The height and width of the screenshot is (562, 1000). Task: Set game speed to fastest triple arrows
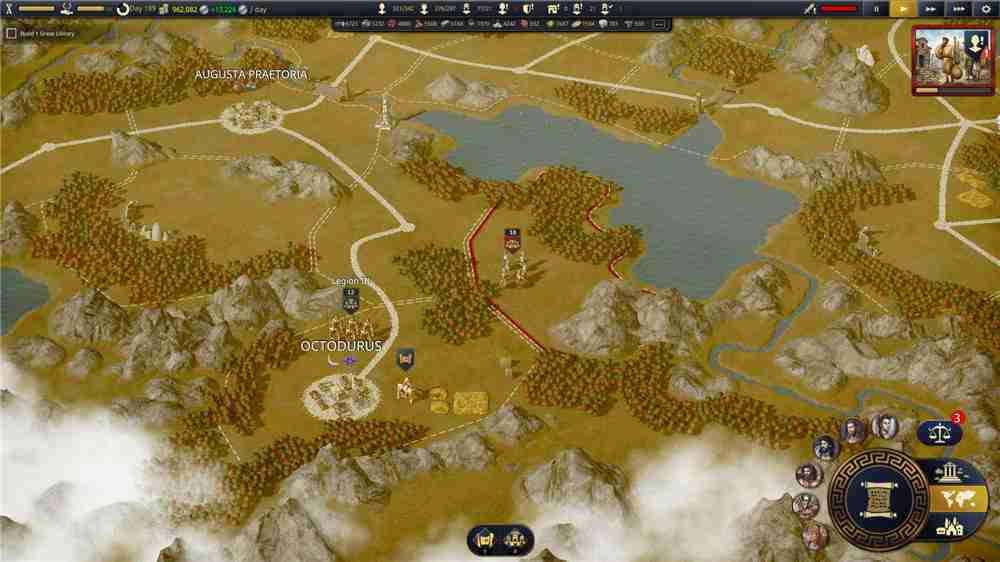click(x=958, y=8)
